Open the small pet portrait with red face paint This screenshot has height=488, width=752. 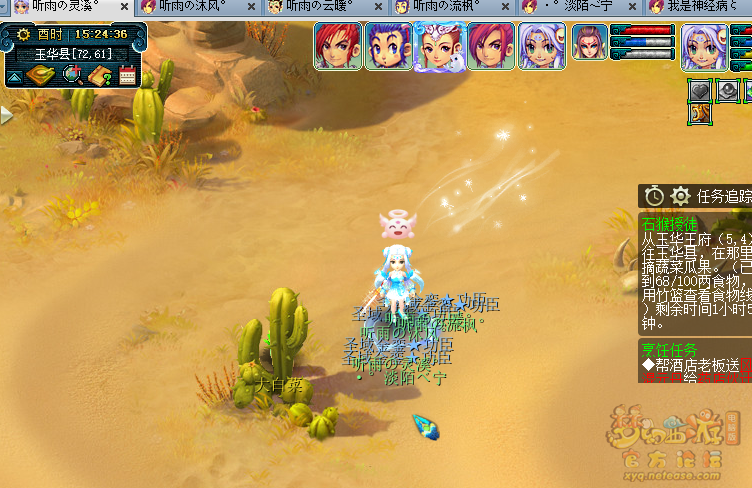[589, 42]
